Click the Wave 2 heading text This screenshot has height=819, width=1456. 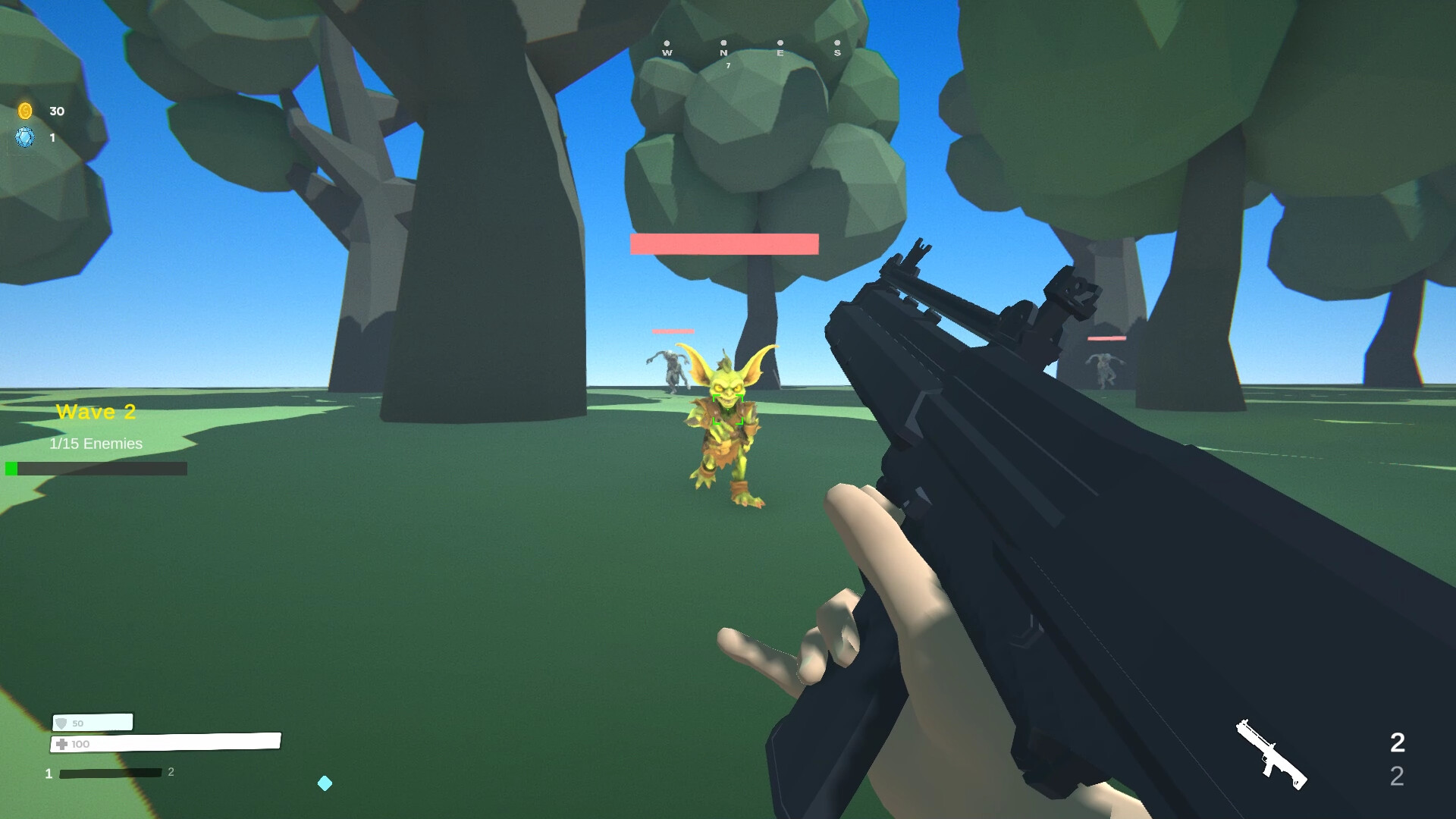click(96, 412)
